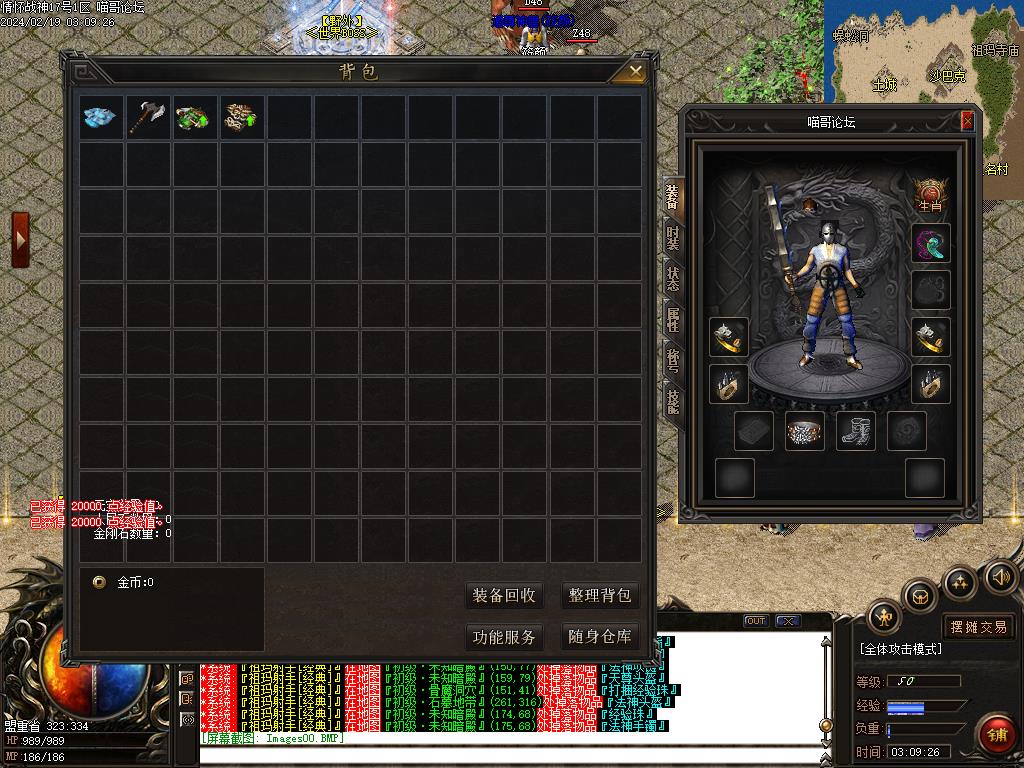Click the 装备回收 equipment recycle button
Screen dimensions: 1024x768
[x=504, y=596]
